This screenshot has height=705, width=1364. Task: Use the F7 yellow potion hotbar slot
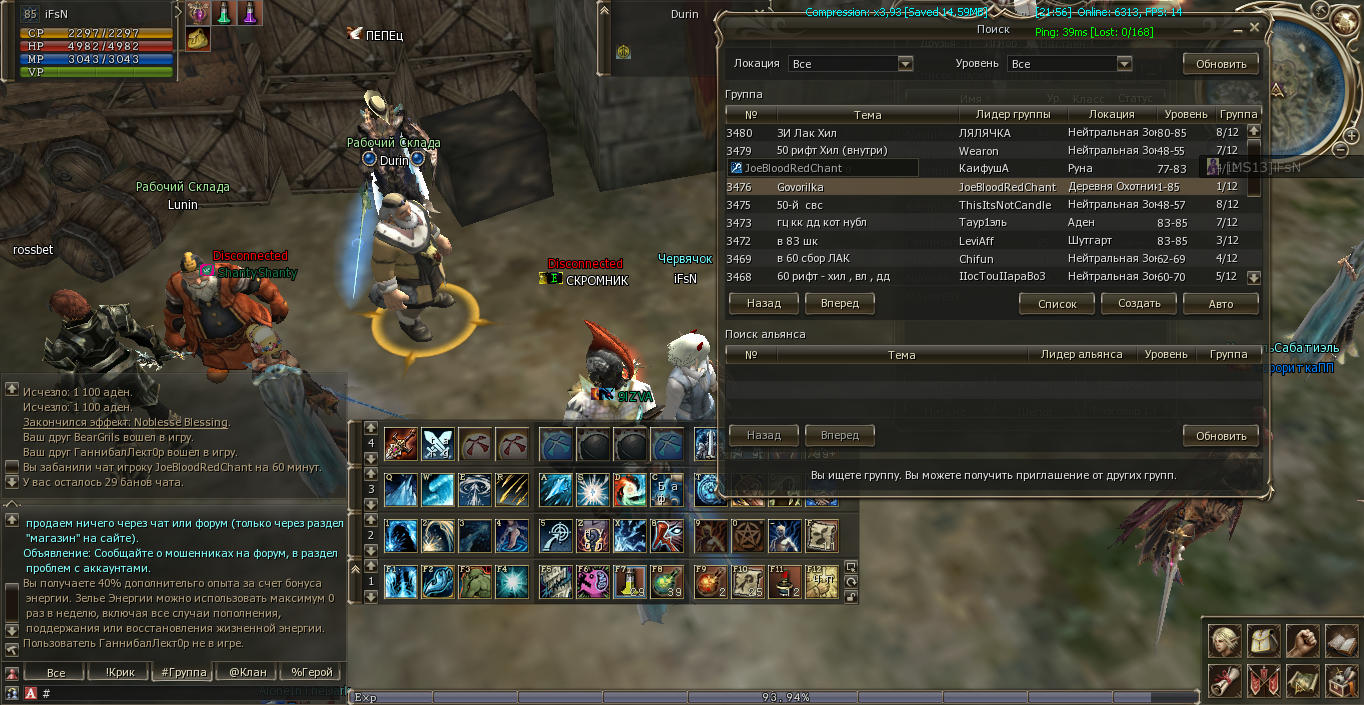click(x=631, y=582)
